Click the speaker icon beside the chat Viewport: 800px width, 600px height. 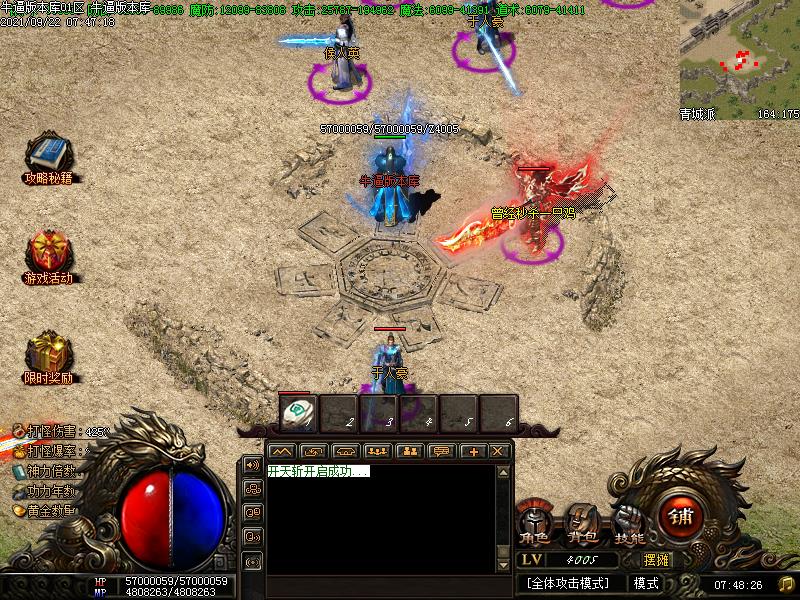(252, 466)
